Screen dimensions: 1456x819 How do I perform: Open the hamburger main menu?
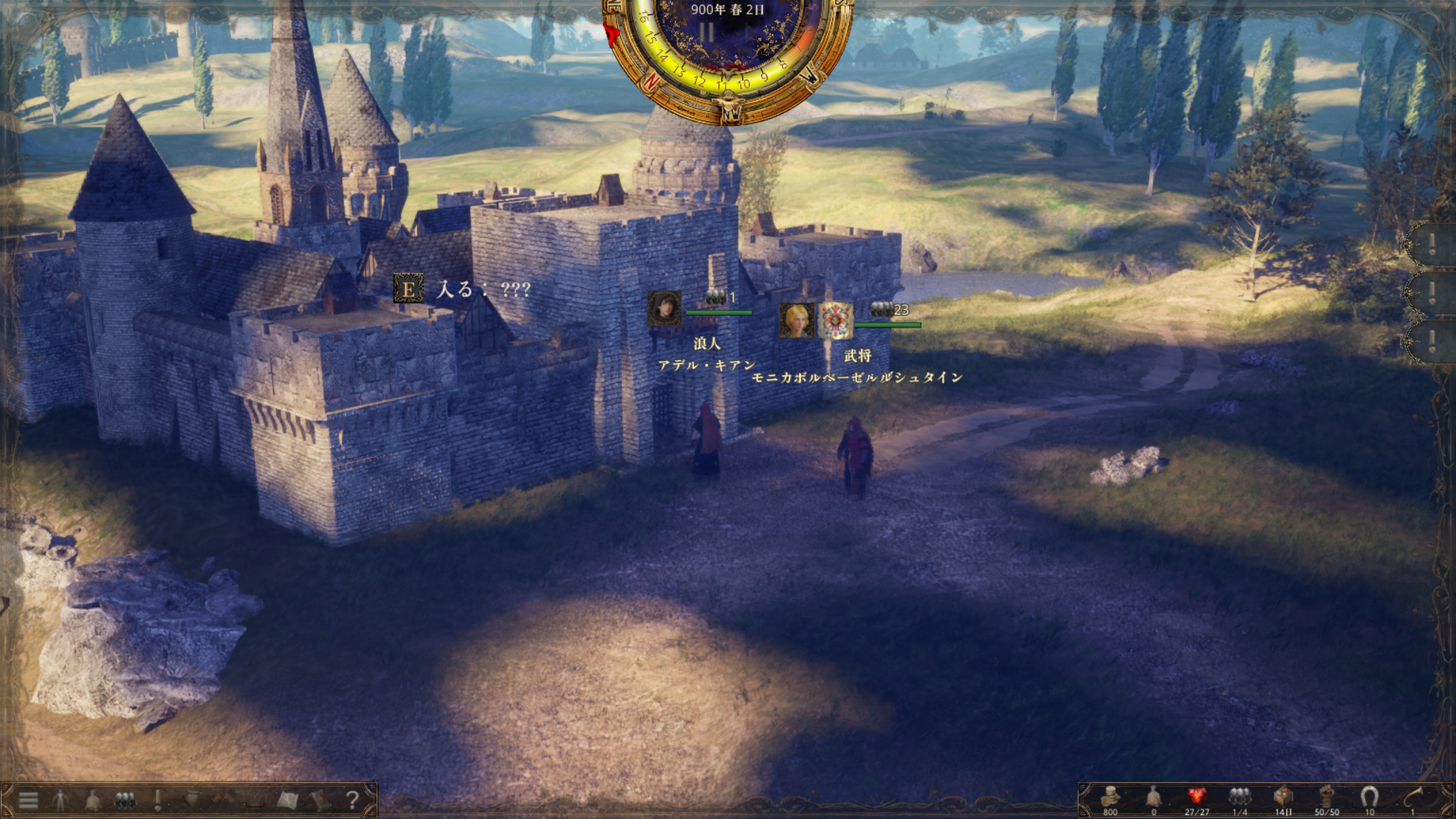pos(28,799)
